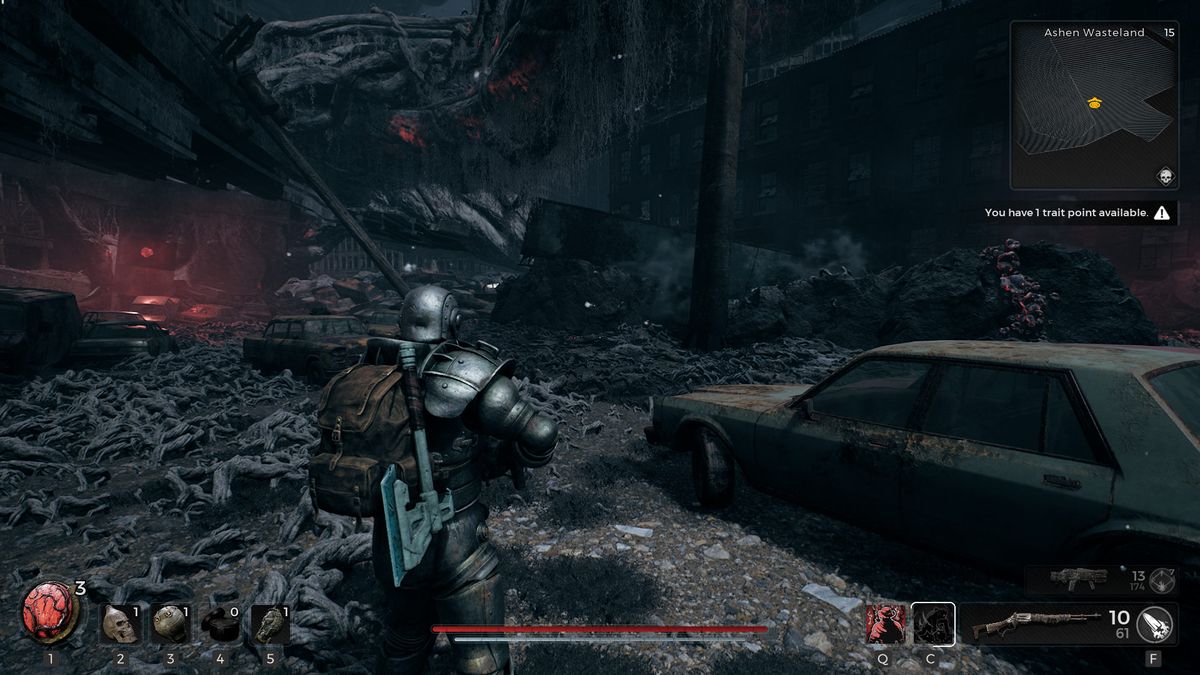1200x675 pixels.
Task: Open the Ashen Wasteland minimap
Action: pyautogui.click(x=1093, y=105)
